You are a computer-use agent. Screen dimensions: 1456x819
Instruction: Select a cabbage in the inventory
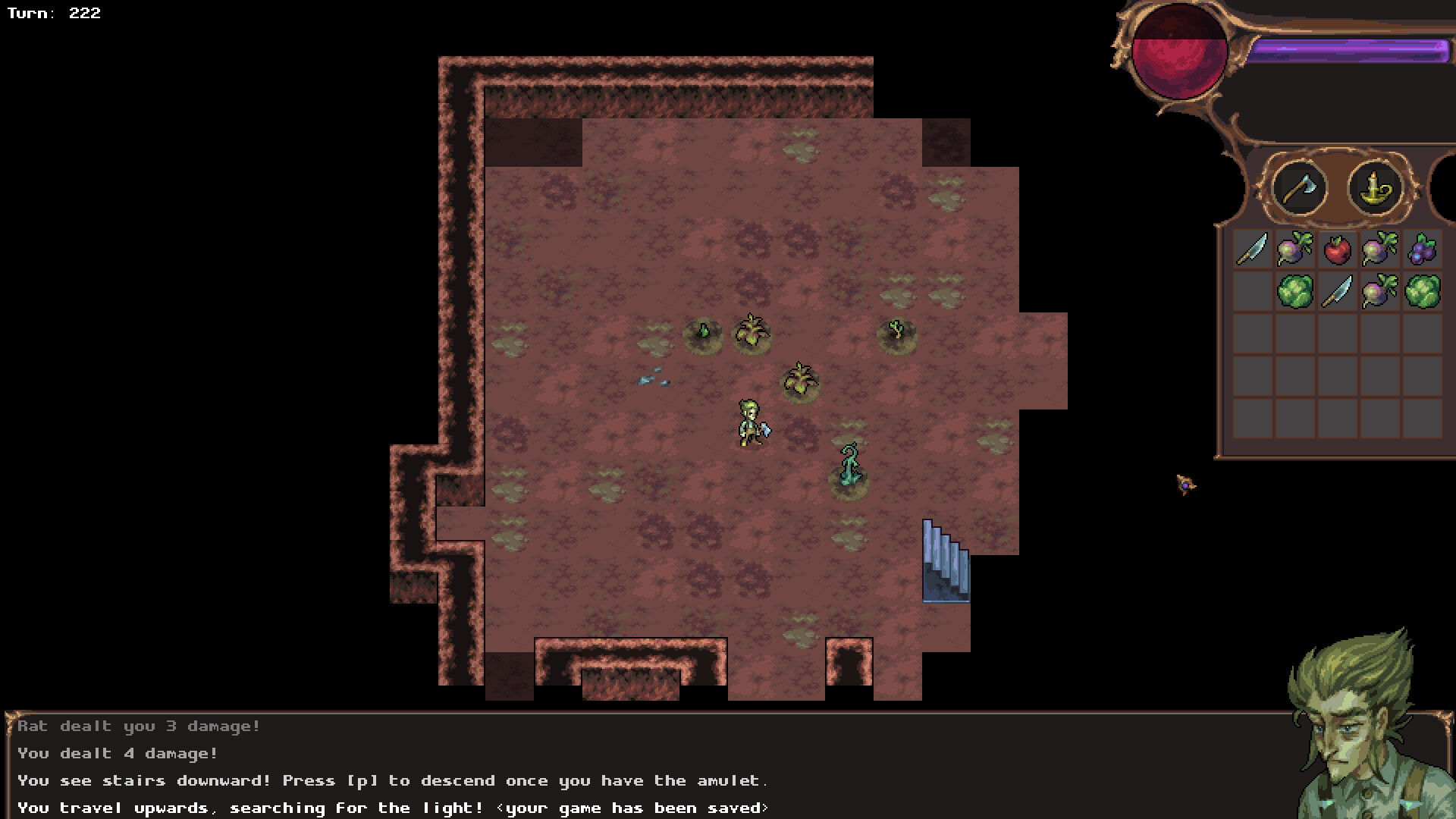(x=1294, y=293)
